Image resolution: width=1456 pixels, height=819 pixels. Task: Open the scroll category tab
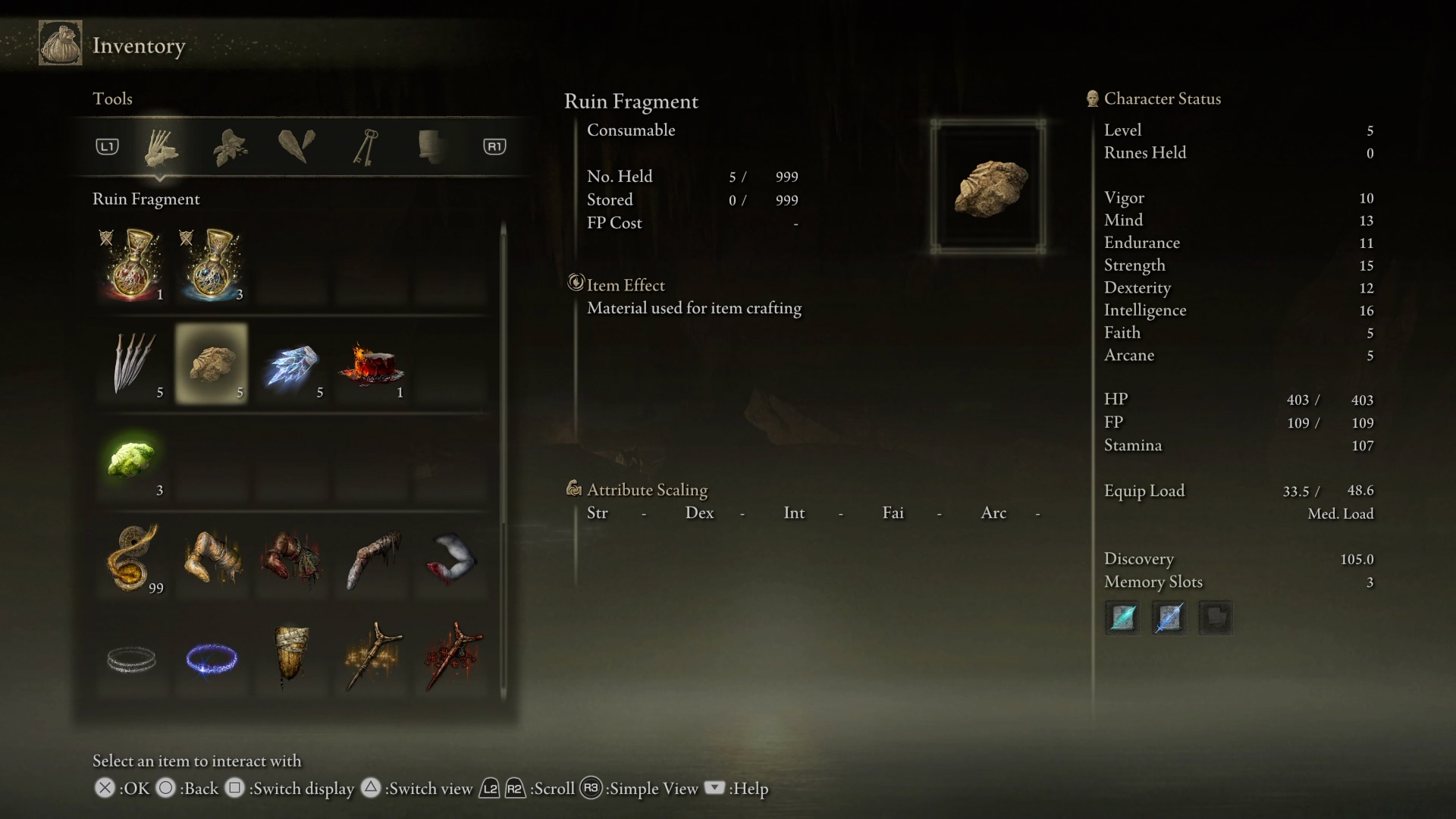pos(431,146)
